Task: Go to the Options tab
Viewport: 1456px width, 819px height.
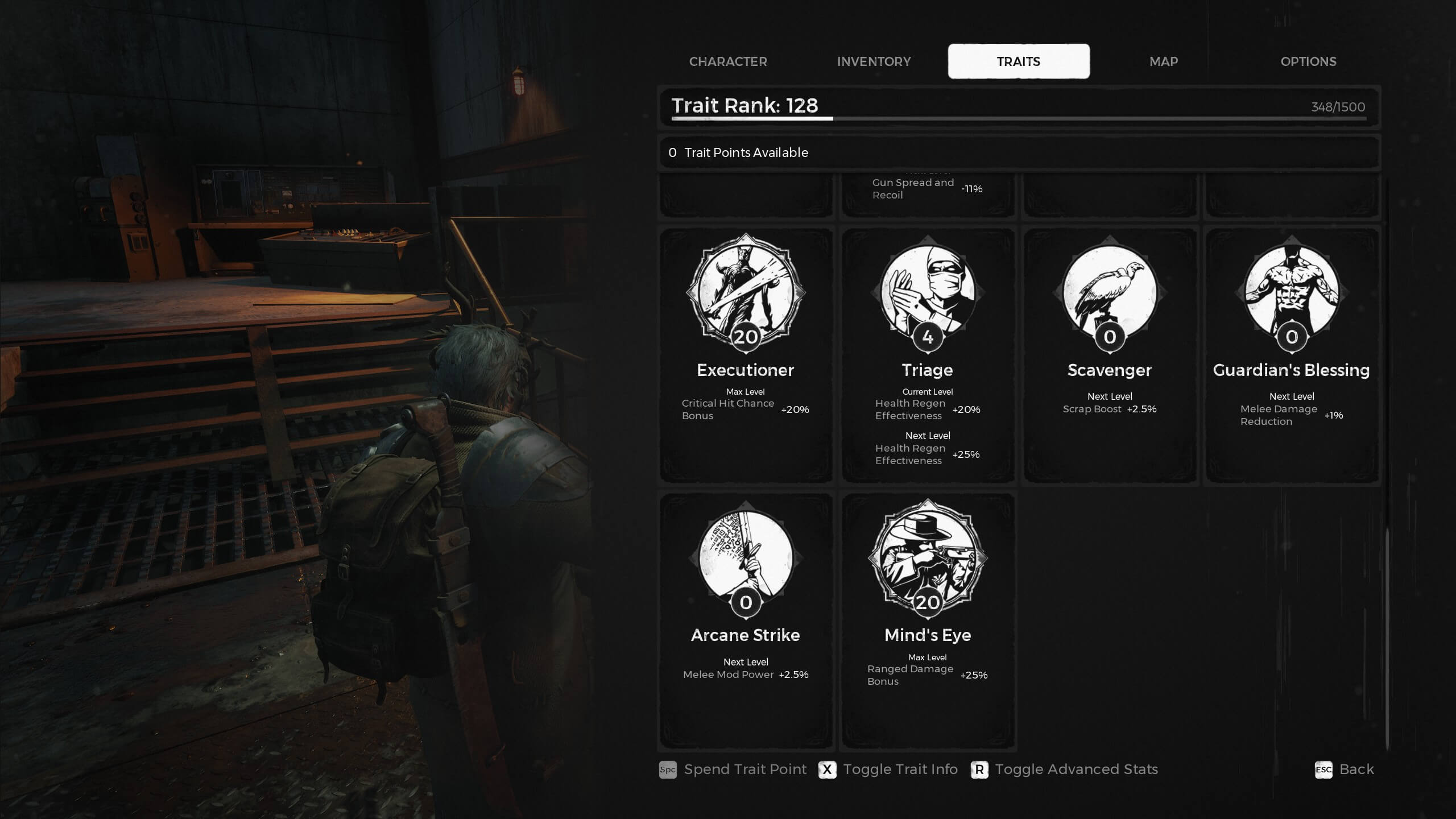Action: [x=1308, y=61]
